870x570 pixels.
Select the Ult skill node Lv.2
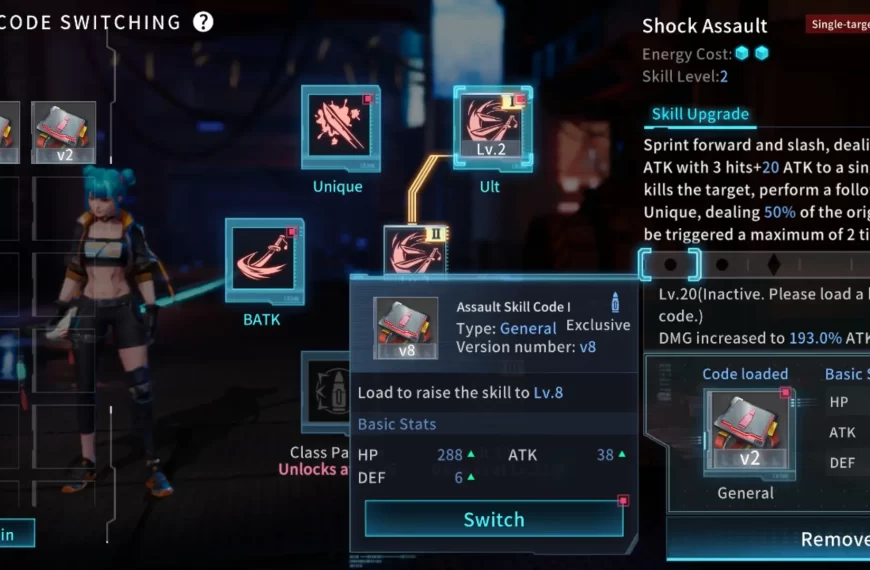click(x=490, y=128)
